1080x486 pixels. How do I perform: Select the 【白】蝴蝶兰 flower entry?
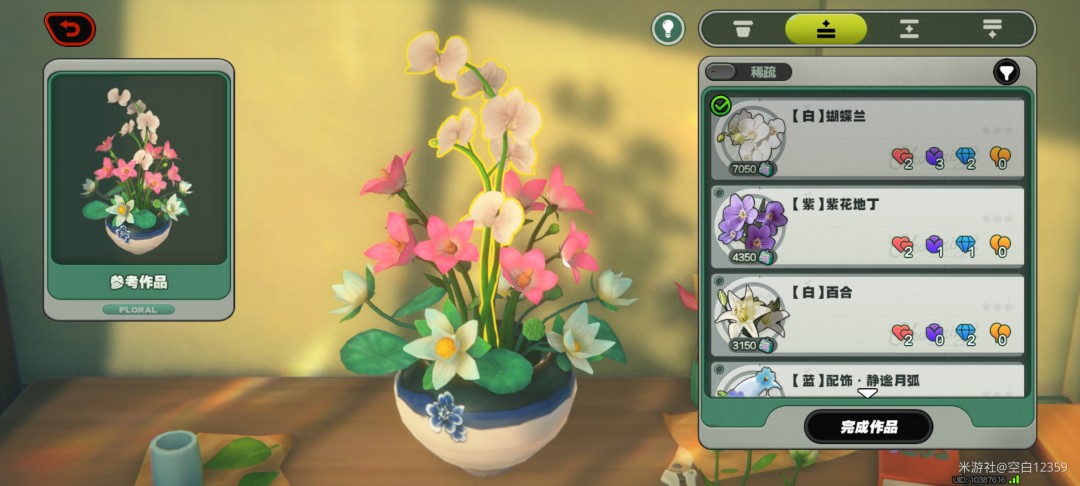pos(868,138)
